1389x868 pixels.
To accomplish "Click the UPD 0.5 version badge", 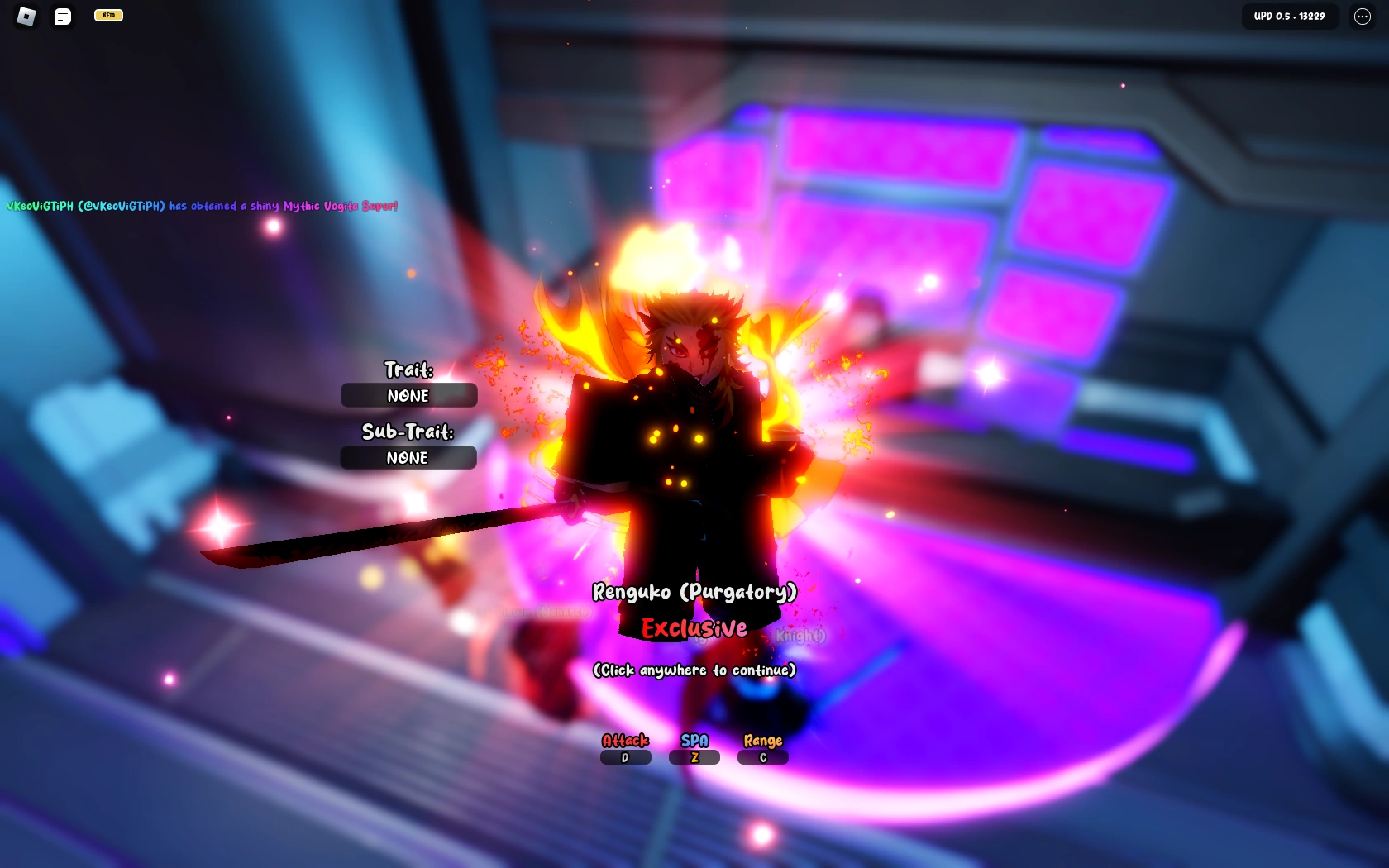I will pyautogui.click(x=1290, y=16).
